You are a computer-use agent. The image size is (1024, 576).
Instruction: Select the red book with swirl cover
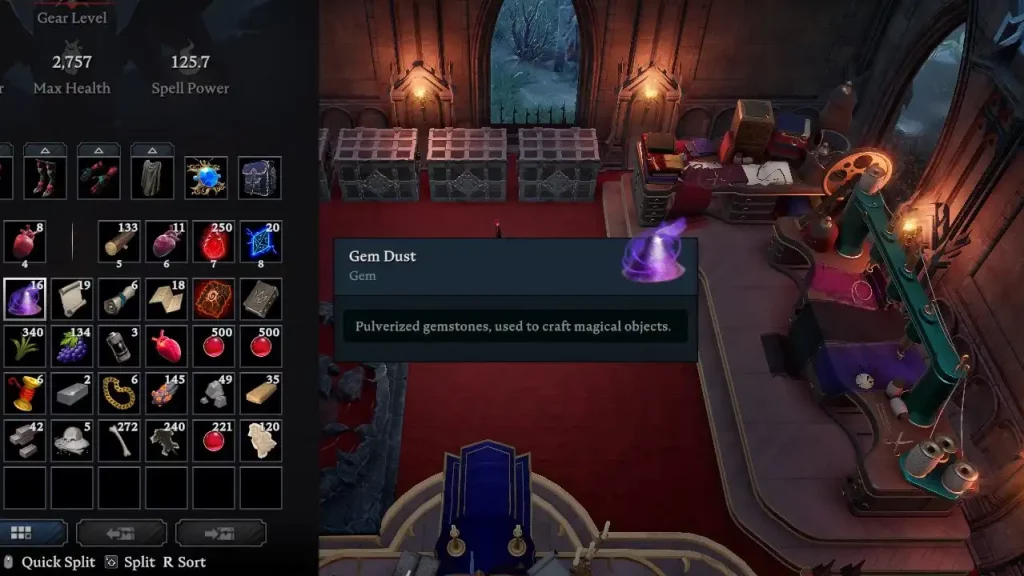(213, 298)
